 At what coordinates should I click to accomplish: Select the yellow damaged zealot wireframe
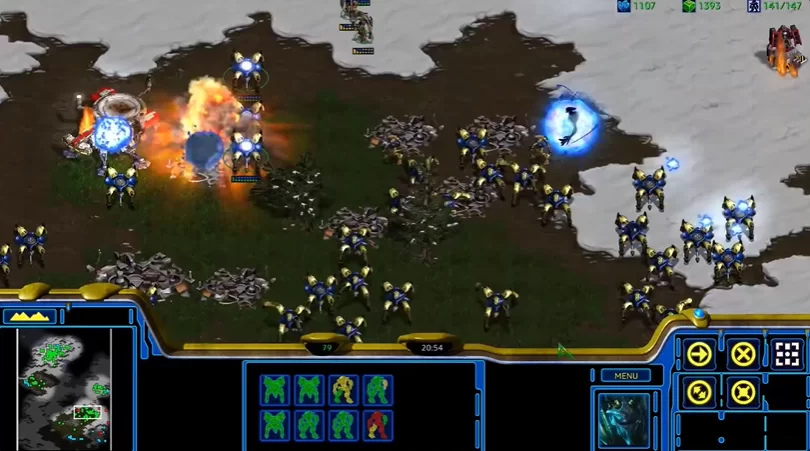tap(343, 390)
